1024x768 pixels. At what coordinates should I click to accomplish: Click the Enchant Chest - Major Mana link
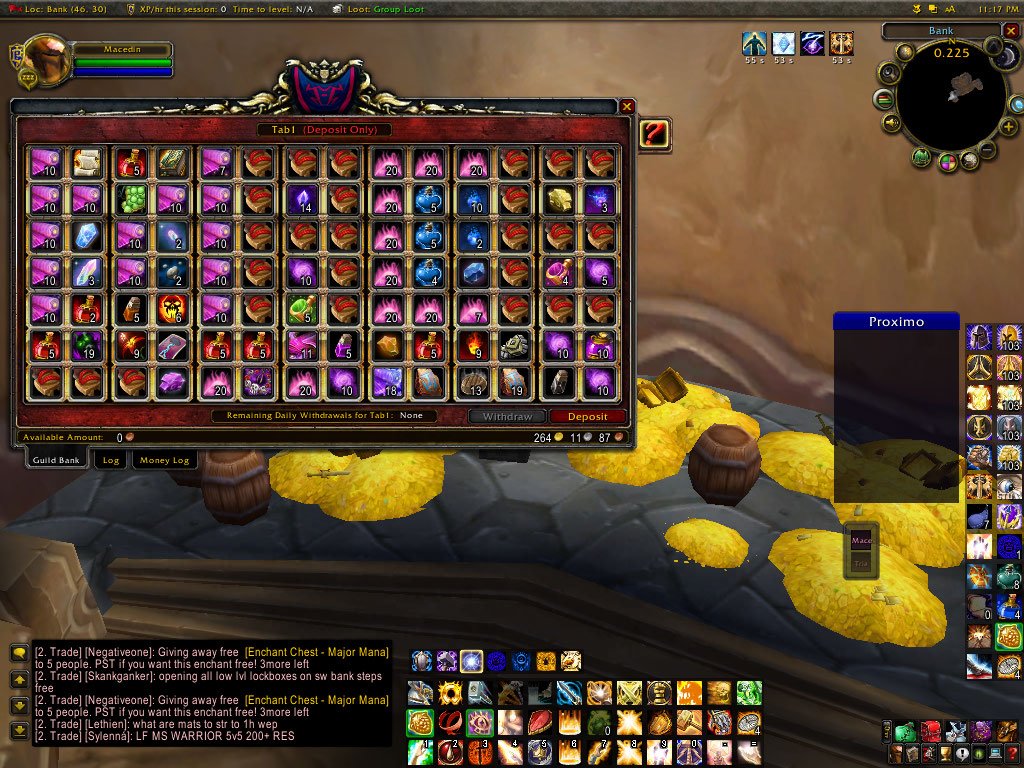pos(316,652)
